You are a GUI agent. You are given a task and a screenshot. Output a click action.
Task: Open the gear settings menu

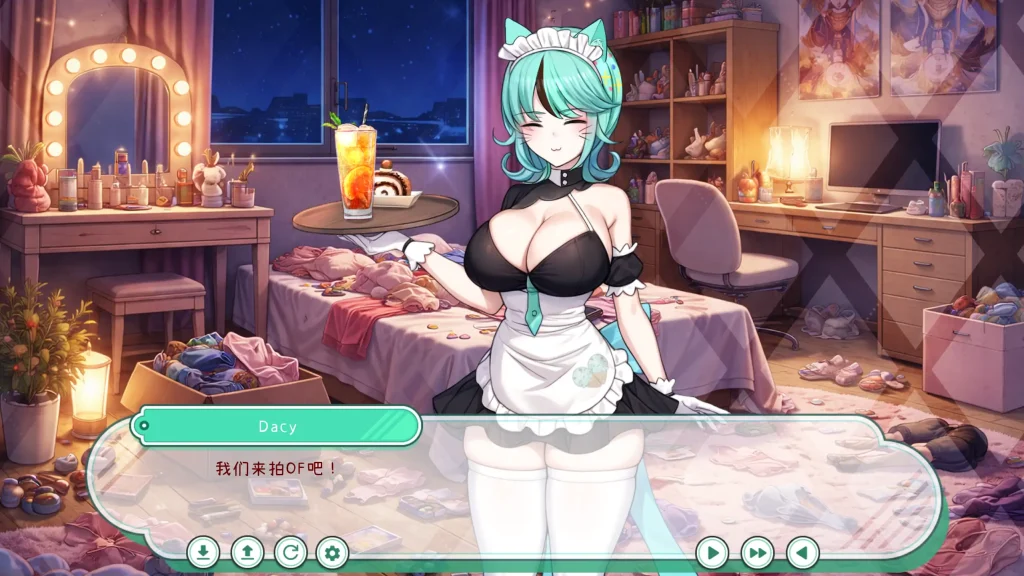332,551
